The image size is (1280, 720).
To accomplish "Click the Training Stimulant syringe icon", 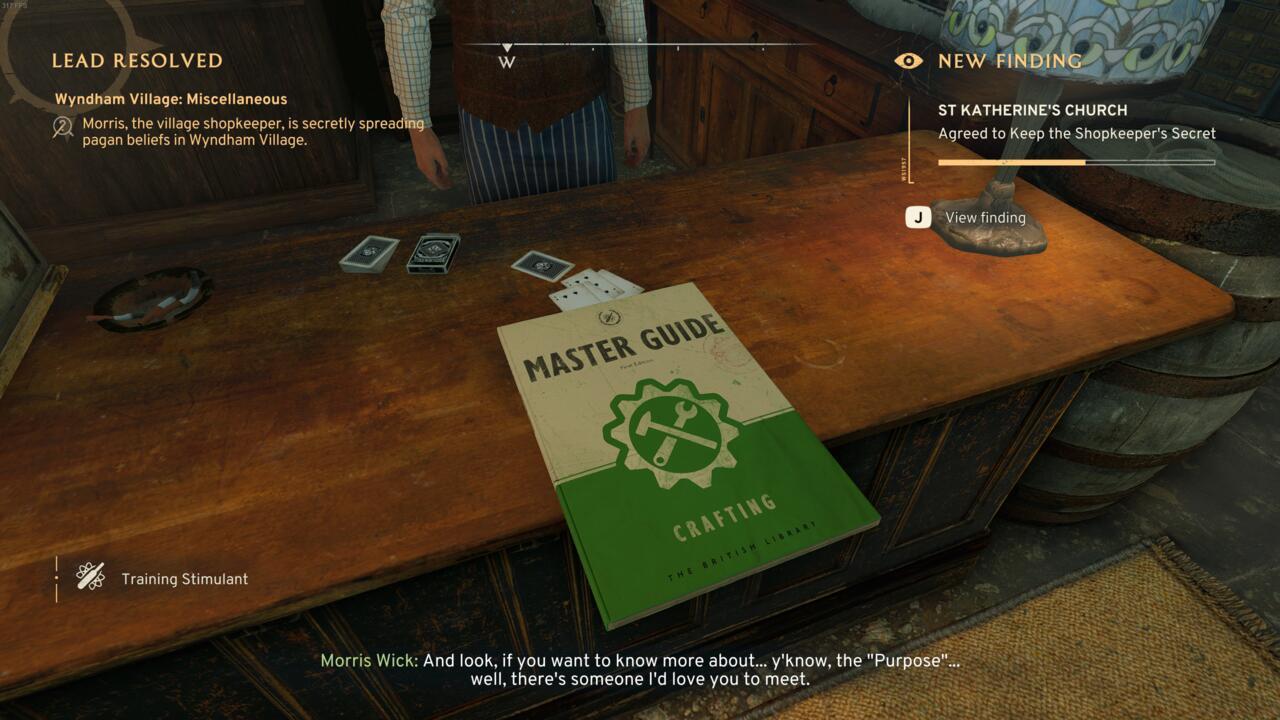I will 91,578.
